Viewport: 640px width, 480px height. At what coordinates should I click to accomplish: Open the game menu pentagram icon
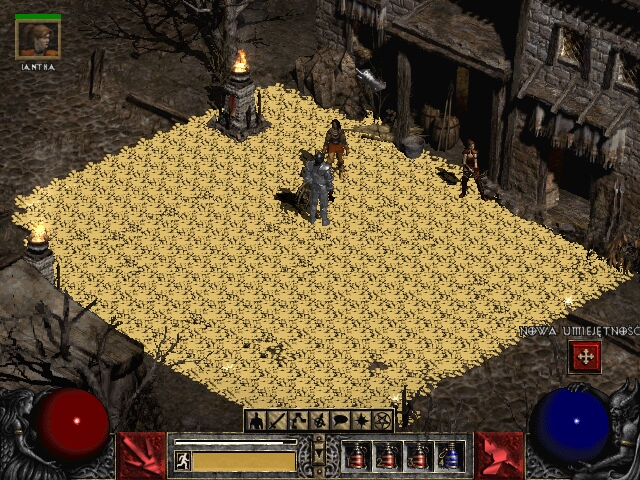point(382,420)
